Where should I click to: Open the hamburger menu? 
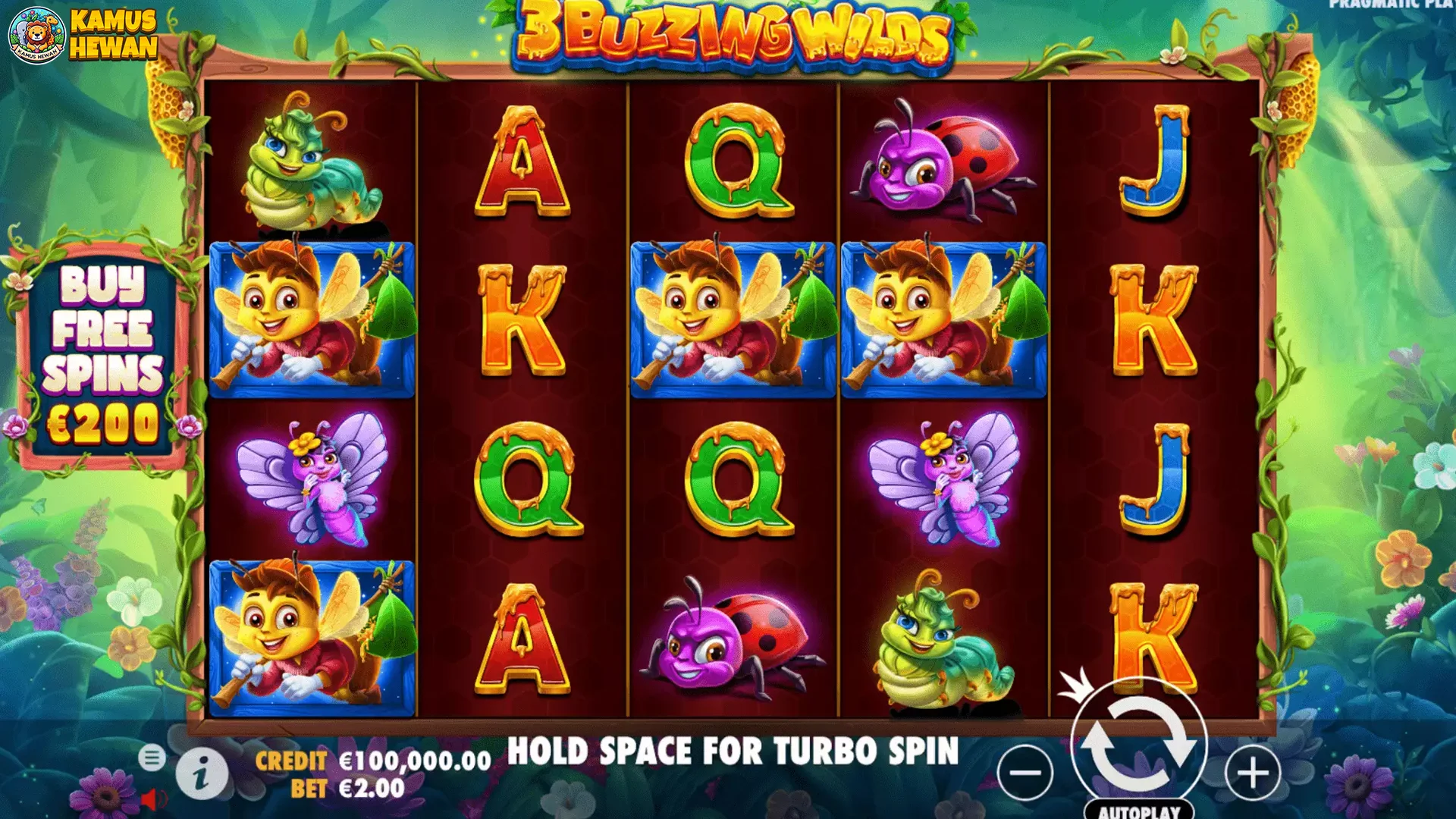[x=152, y=757]
